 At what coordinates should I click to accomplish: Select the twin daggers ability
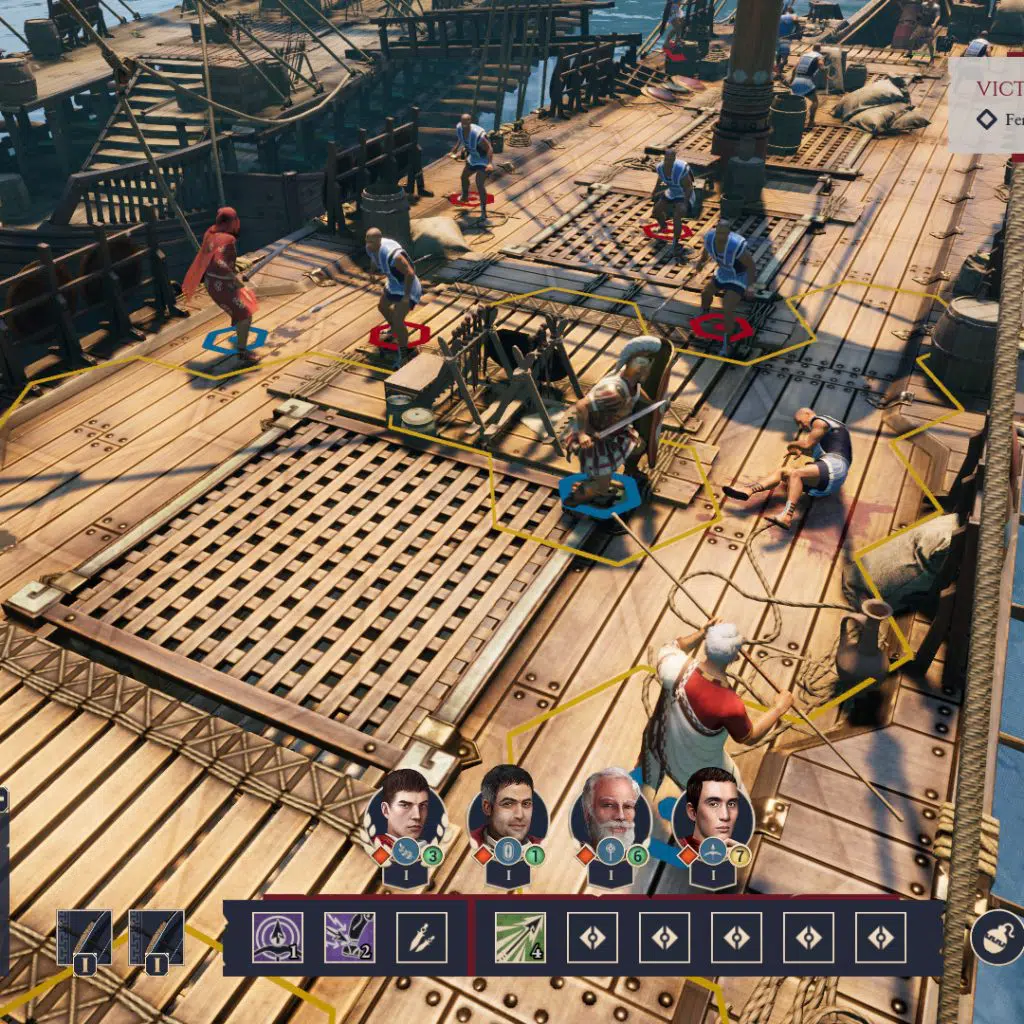click(x=421, y=937)
